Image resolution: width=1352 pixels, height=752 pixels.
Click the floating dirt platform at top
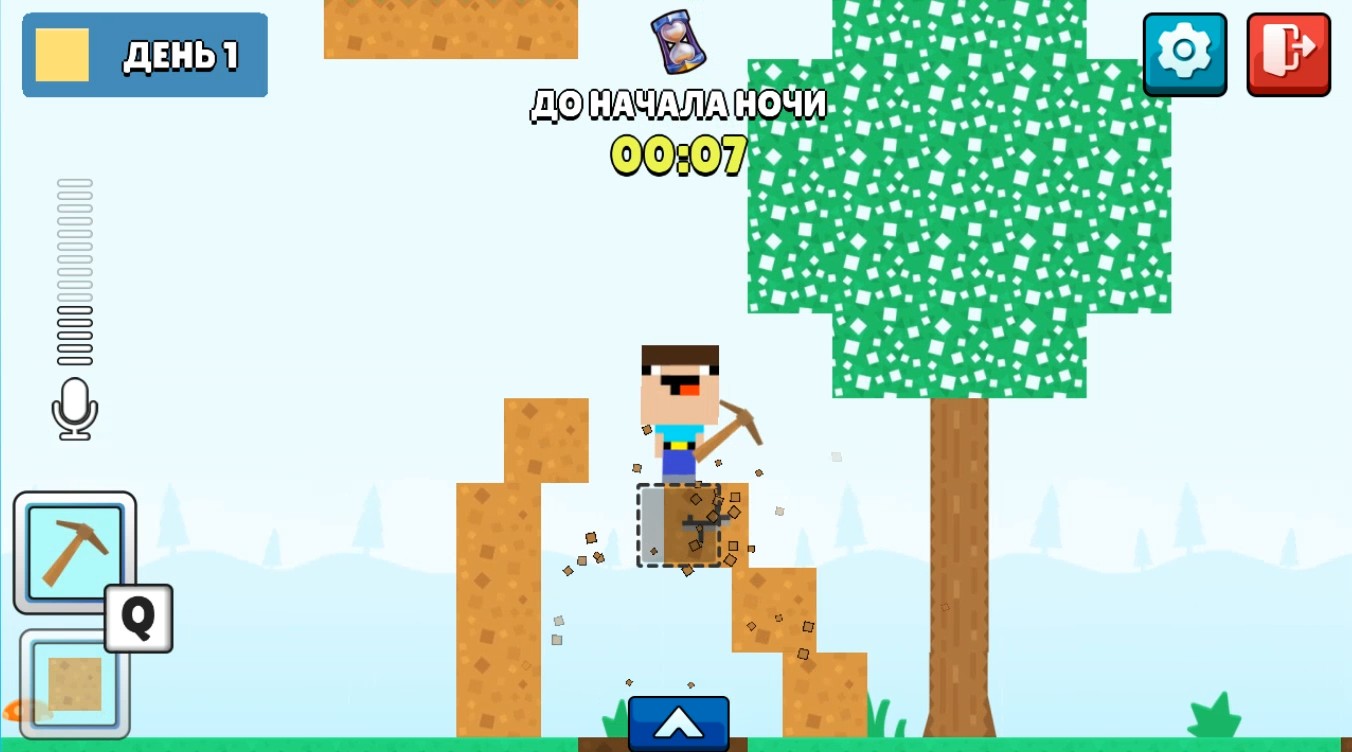[x=450, y=28]
